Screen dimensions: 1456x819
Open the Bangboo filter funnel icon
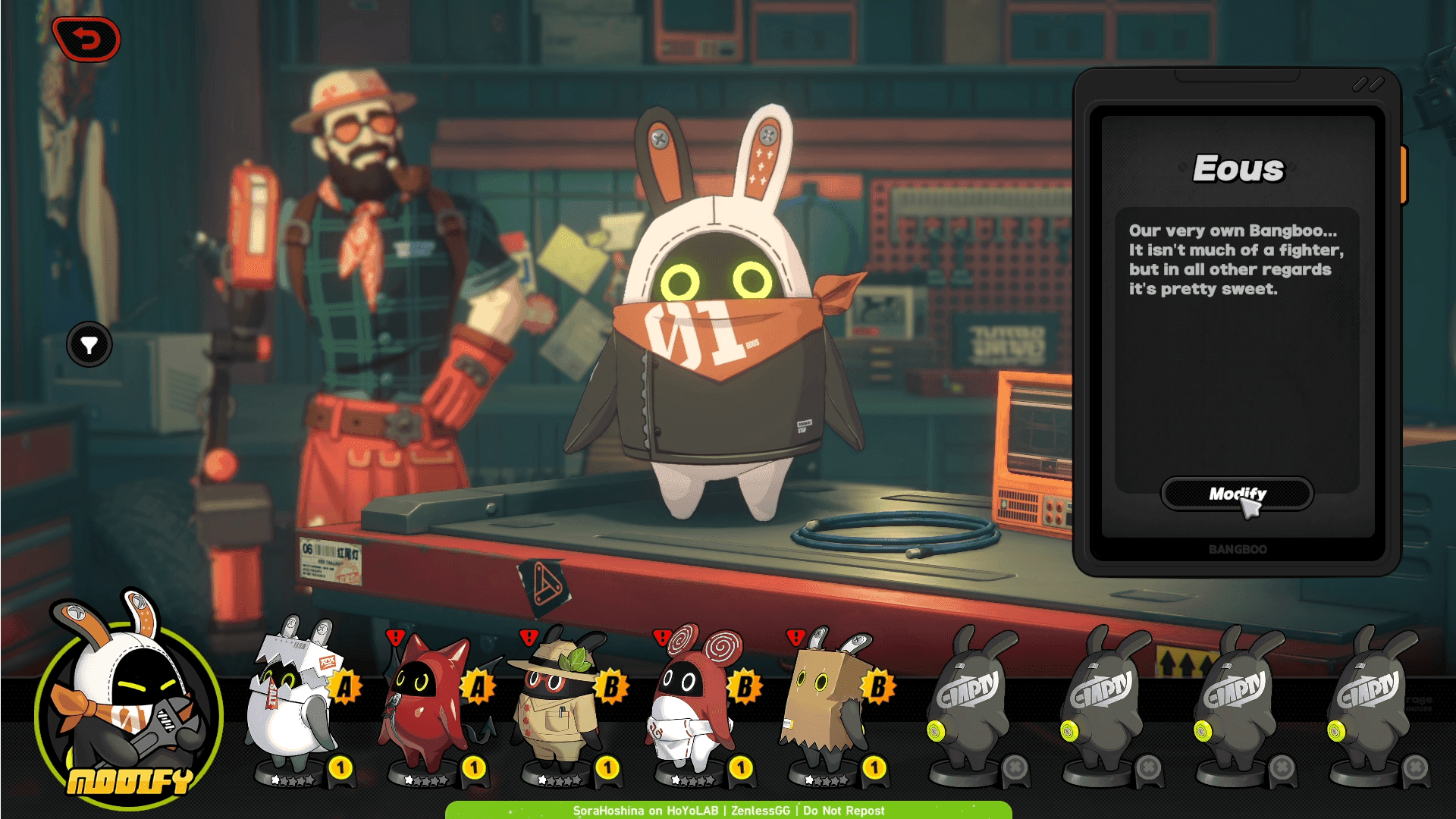coord(89,345)
